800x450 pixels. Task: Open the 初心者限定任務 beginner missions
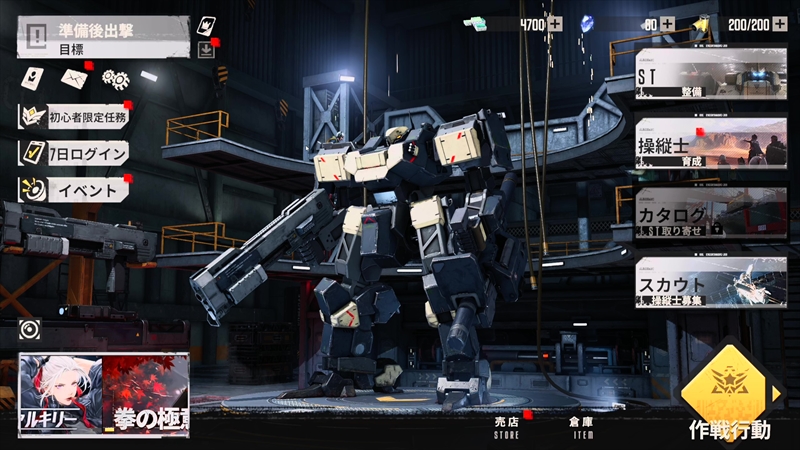pos(76,117)
